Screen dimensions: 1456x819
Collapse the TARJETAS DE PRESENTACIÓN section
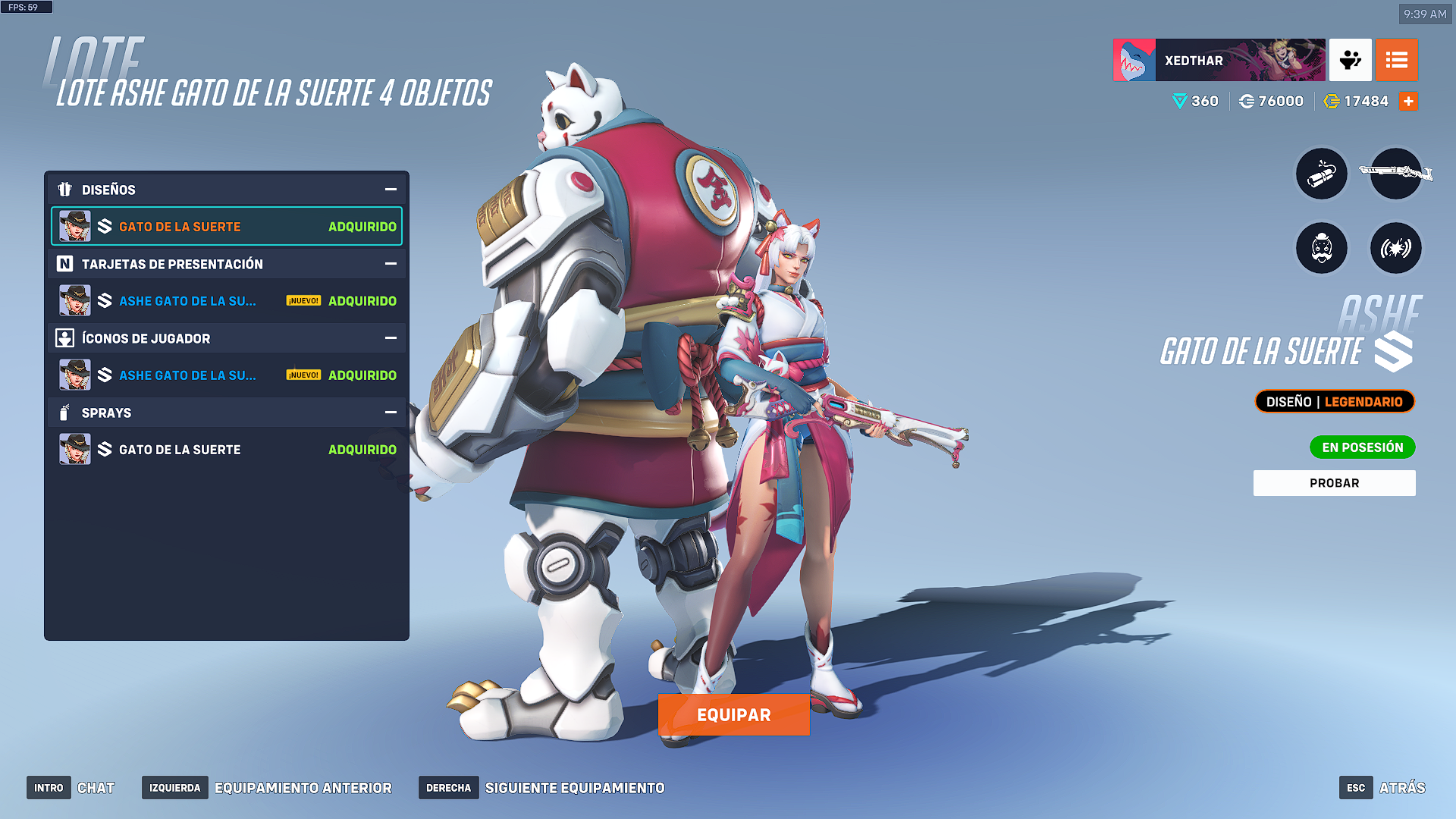tap(391, 264)
